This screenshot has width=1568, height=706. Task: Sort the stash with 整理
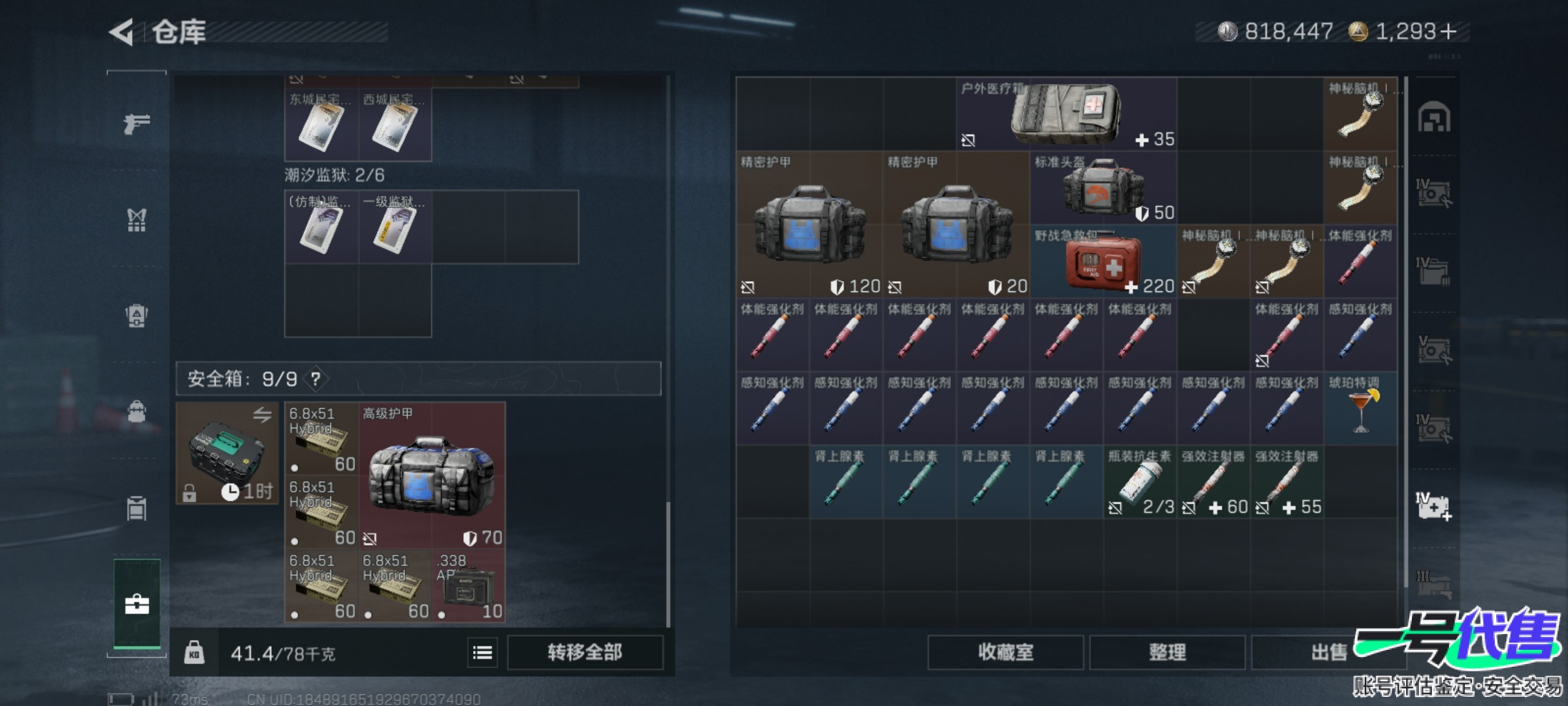1167,652
